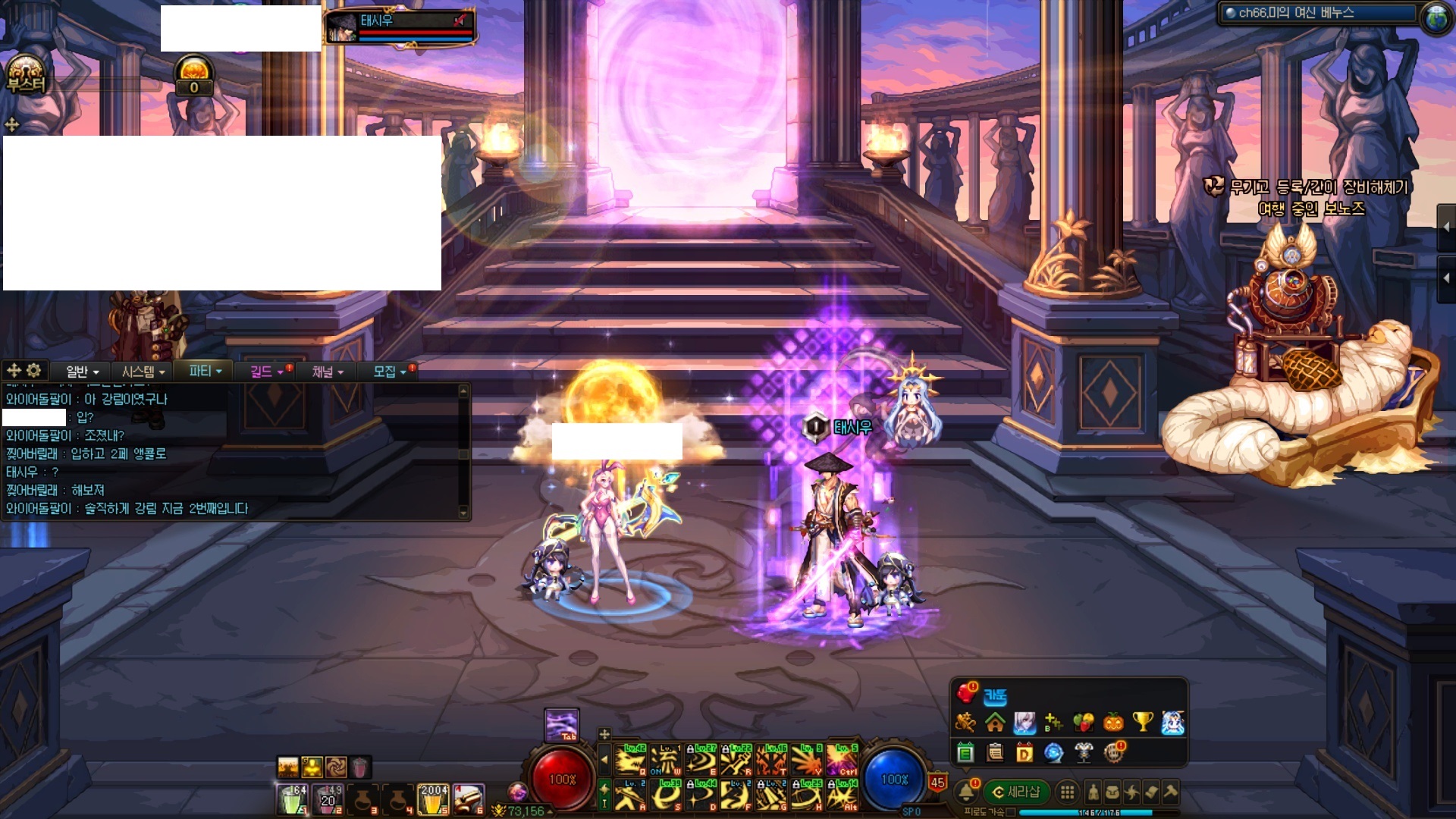Switch to the 파티 chat tab
Viewport: 1456px width, 819px height.
205,371
